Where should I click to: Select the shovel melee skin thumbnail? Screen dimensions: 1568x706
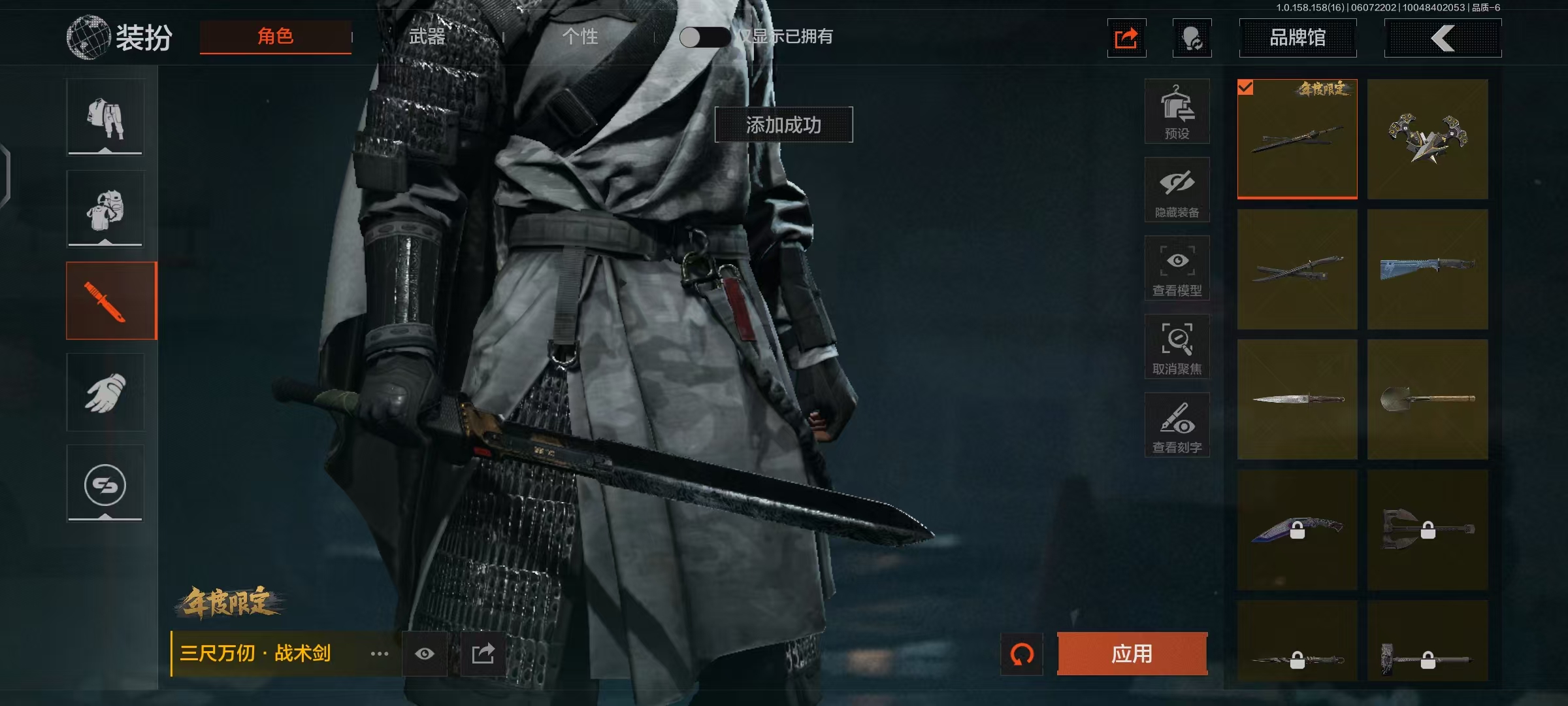[1428, 399]
